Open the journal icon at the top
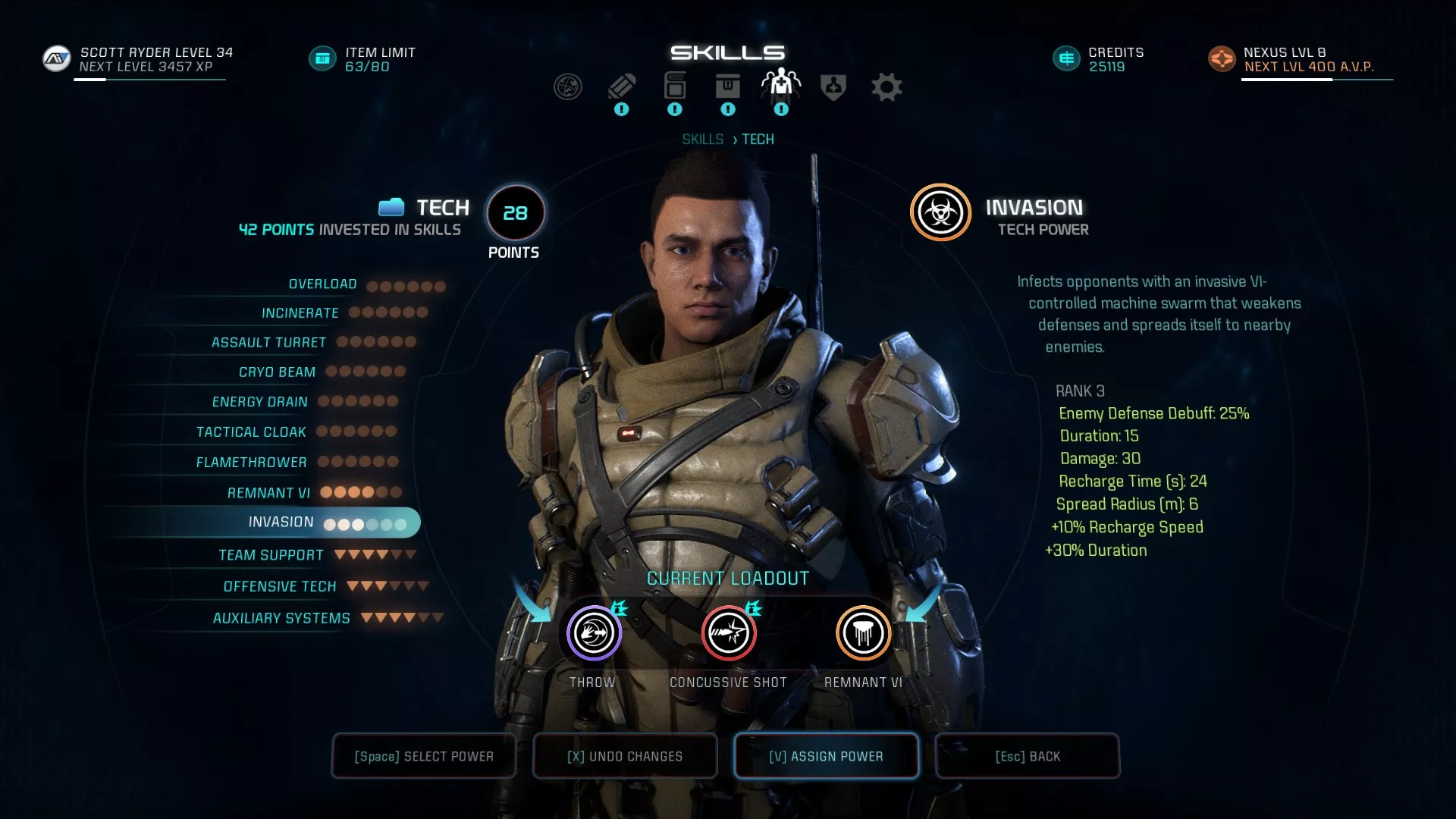 click(x=622, y=86)
